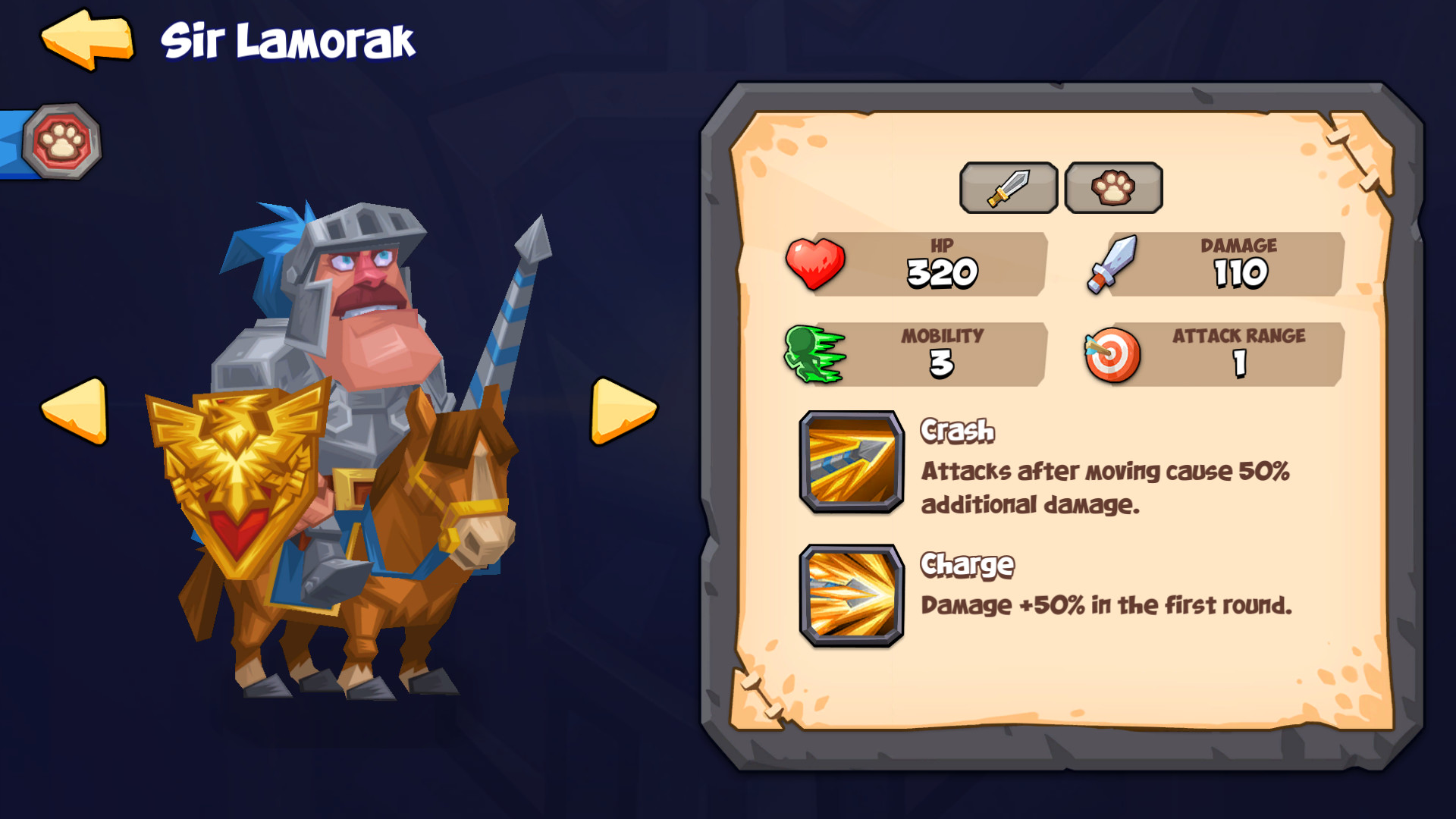Select the paw tab icon above the stats
The height and width of the screenshot is (819, 1456).
(x=1113, y=188)
